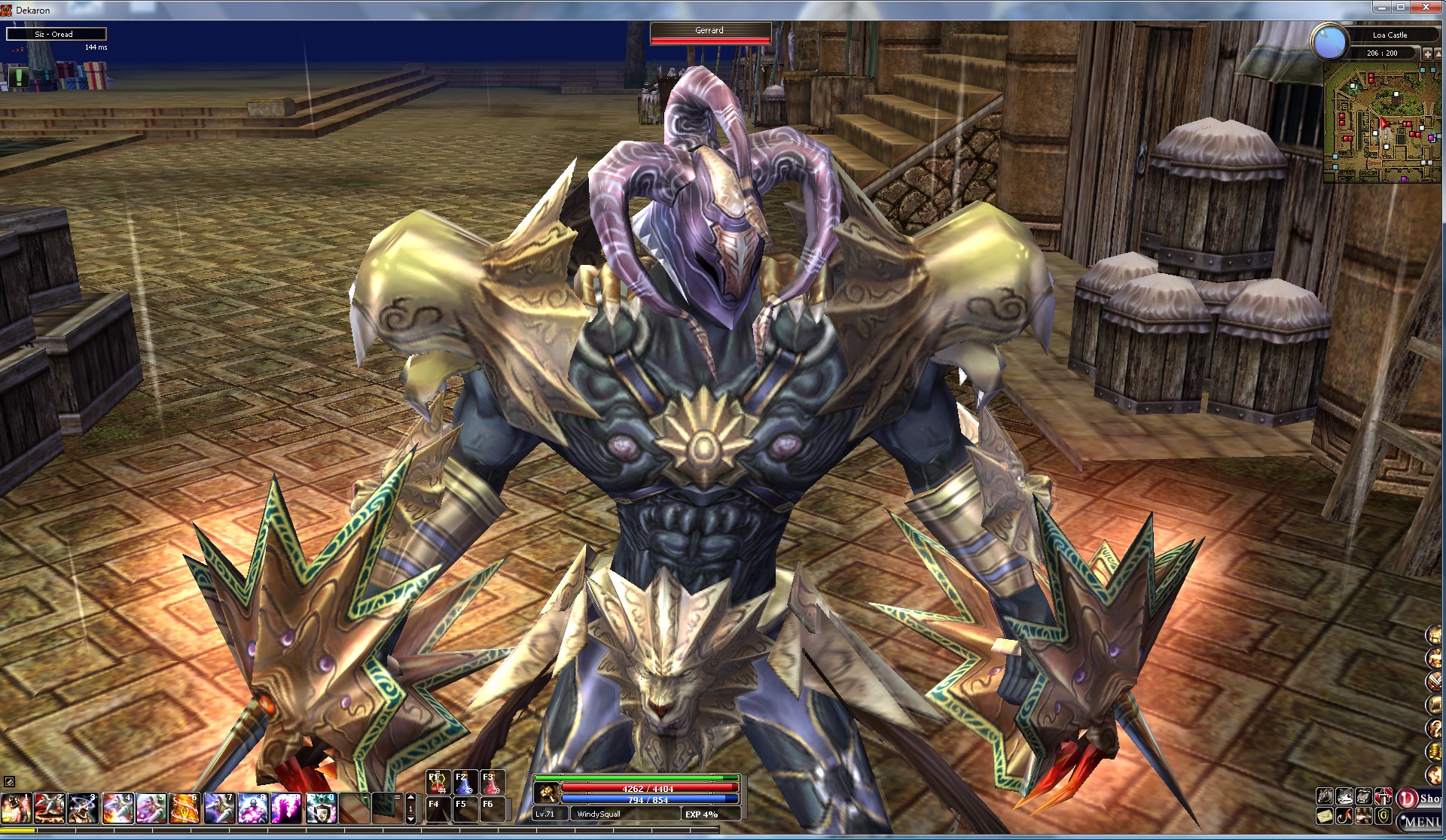1446x840 pixels.
Task: Open the guild shield G icon
Action: coord(1383,816)
